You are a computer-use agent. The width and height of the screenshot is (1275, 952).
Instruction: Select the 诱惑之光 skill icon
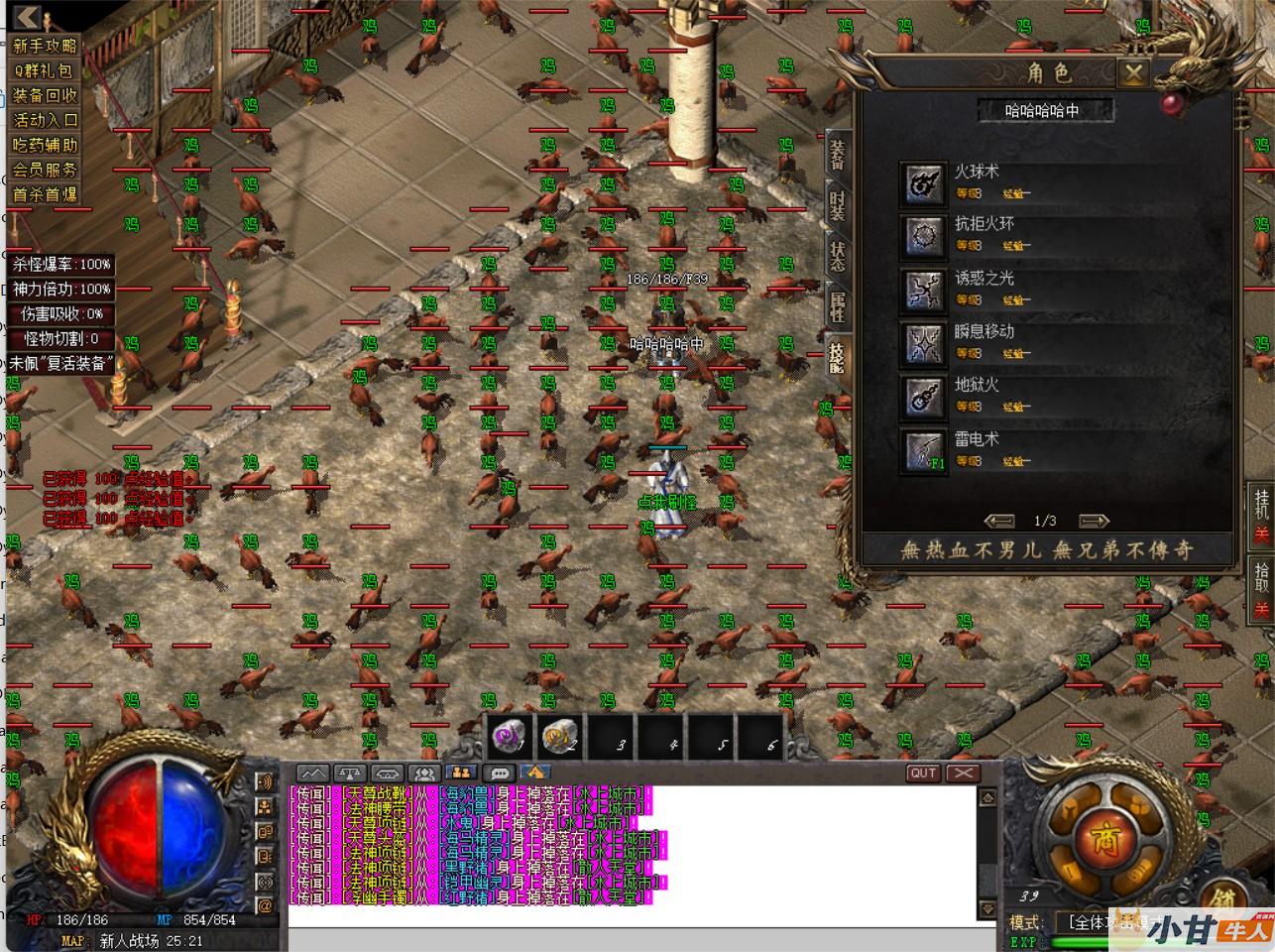[923, 290]
